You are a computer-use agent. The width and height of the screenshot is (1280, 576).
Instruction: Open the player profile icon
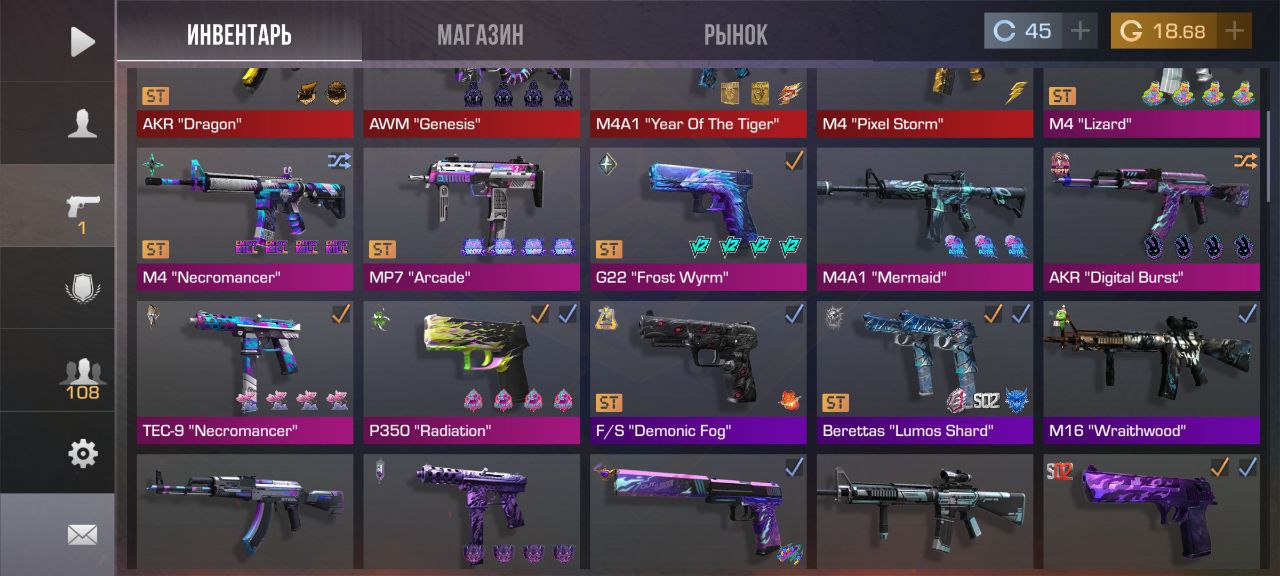click(82, 123)
